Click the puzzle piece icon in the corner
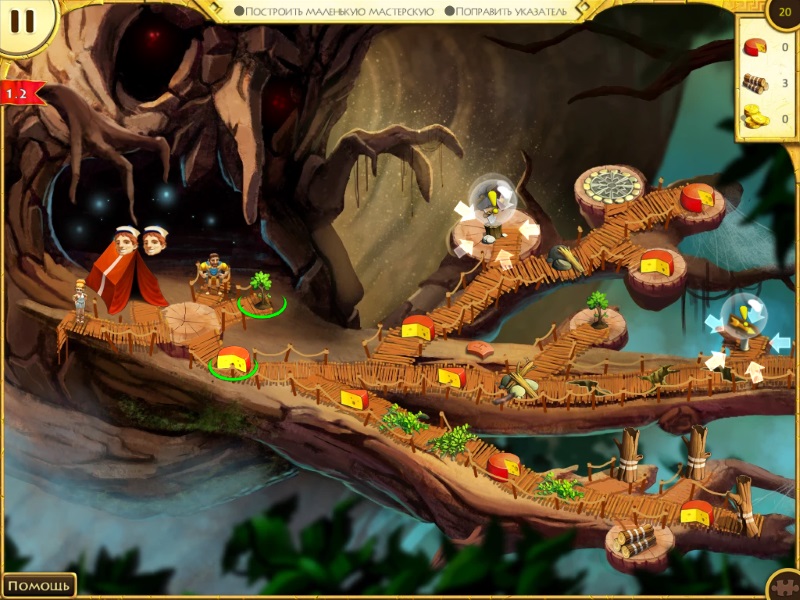 pyautogui.click(x=787, y=587)
